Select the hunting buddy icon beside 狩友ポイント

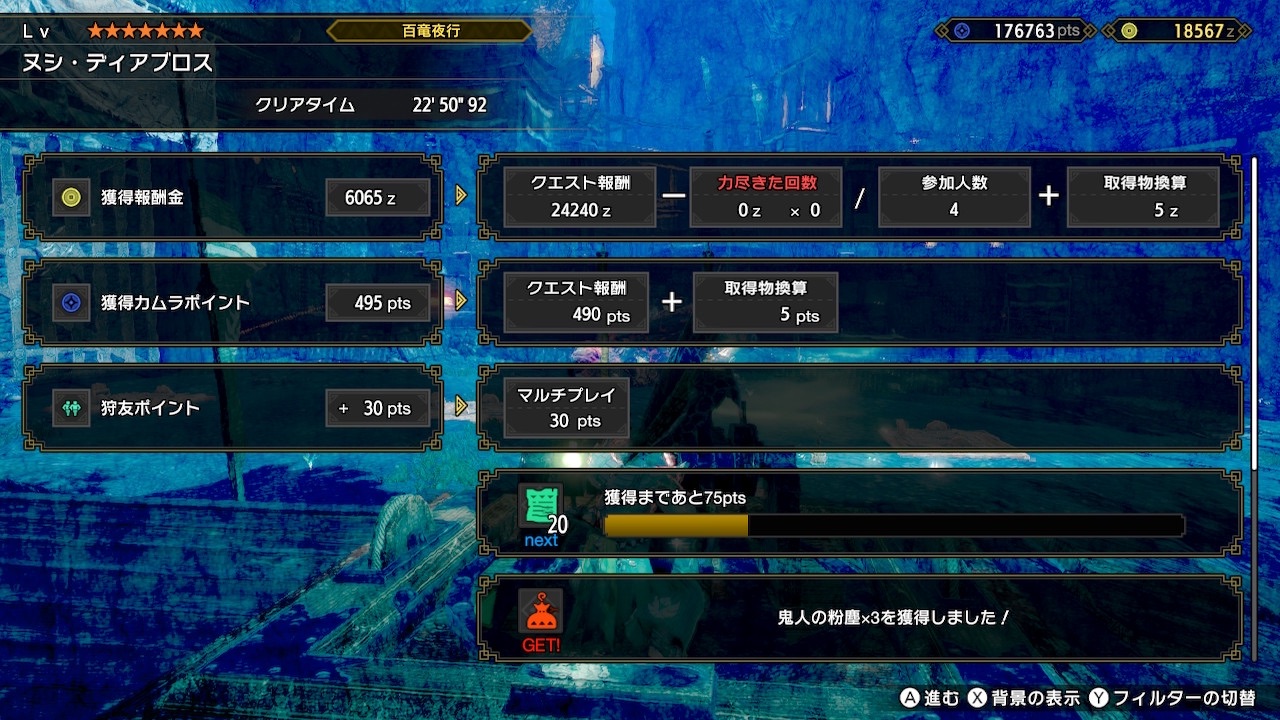tap(71, 408)
